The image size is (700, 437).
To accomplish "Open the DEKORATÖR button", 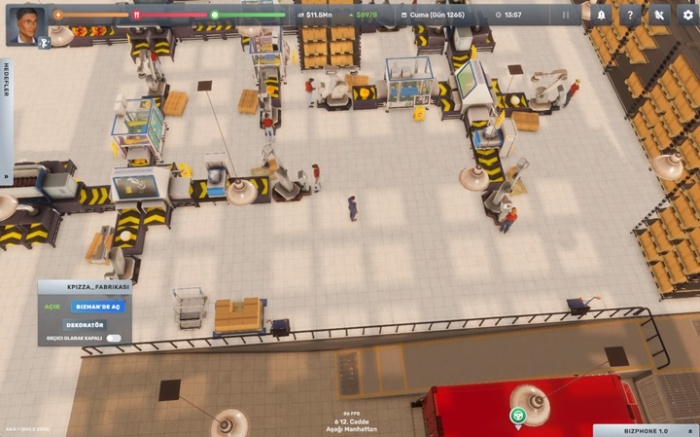I will tap(84, 324).
